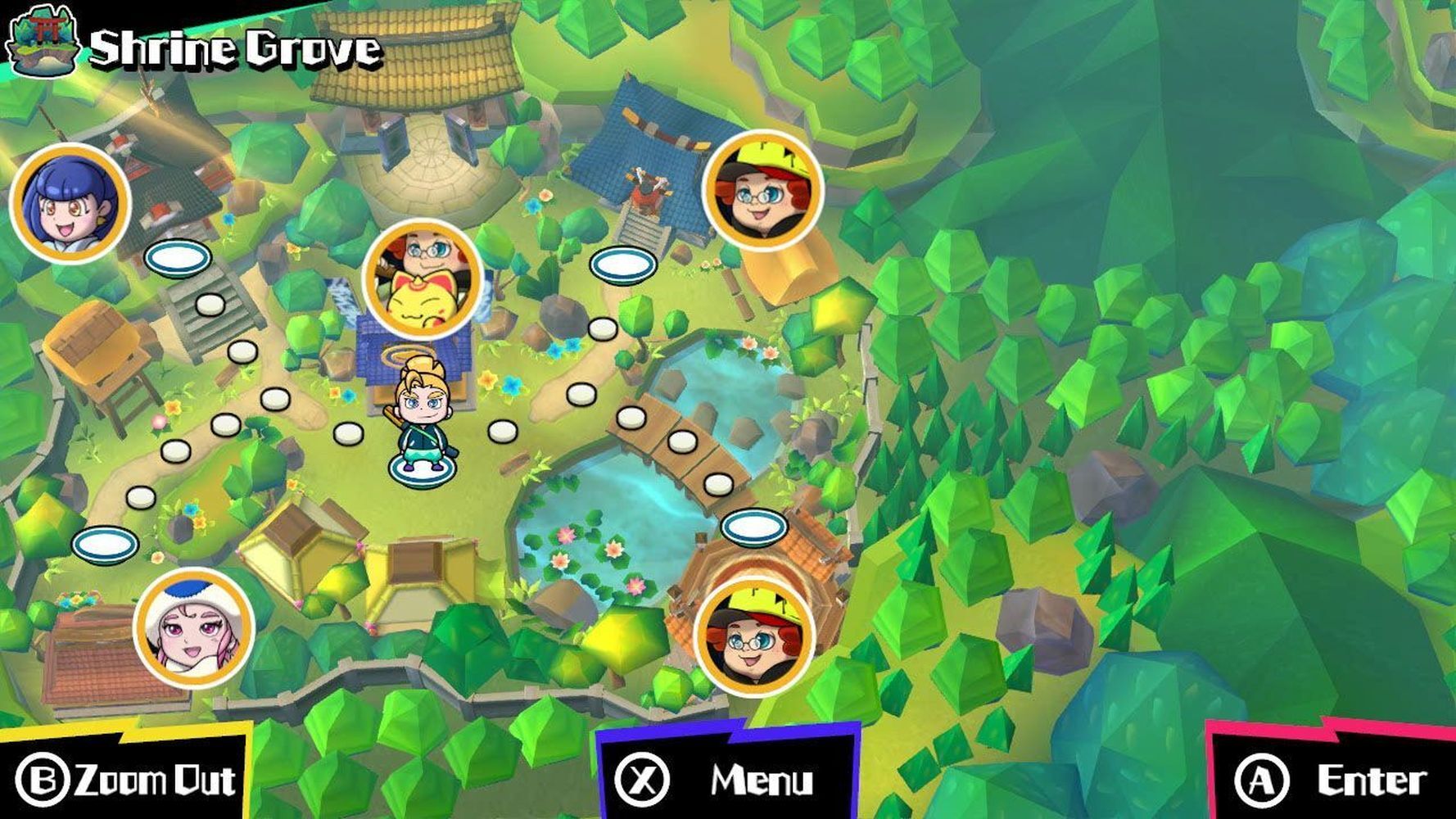Pick the yellow lucky cat portrait marker
1456x819 pixels.
(x=423, y=278)
